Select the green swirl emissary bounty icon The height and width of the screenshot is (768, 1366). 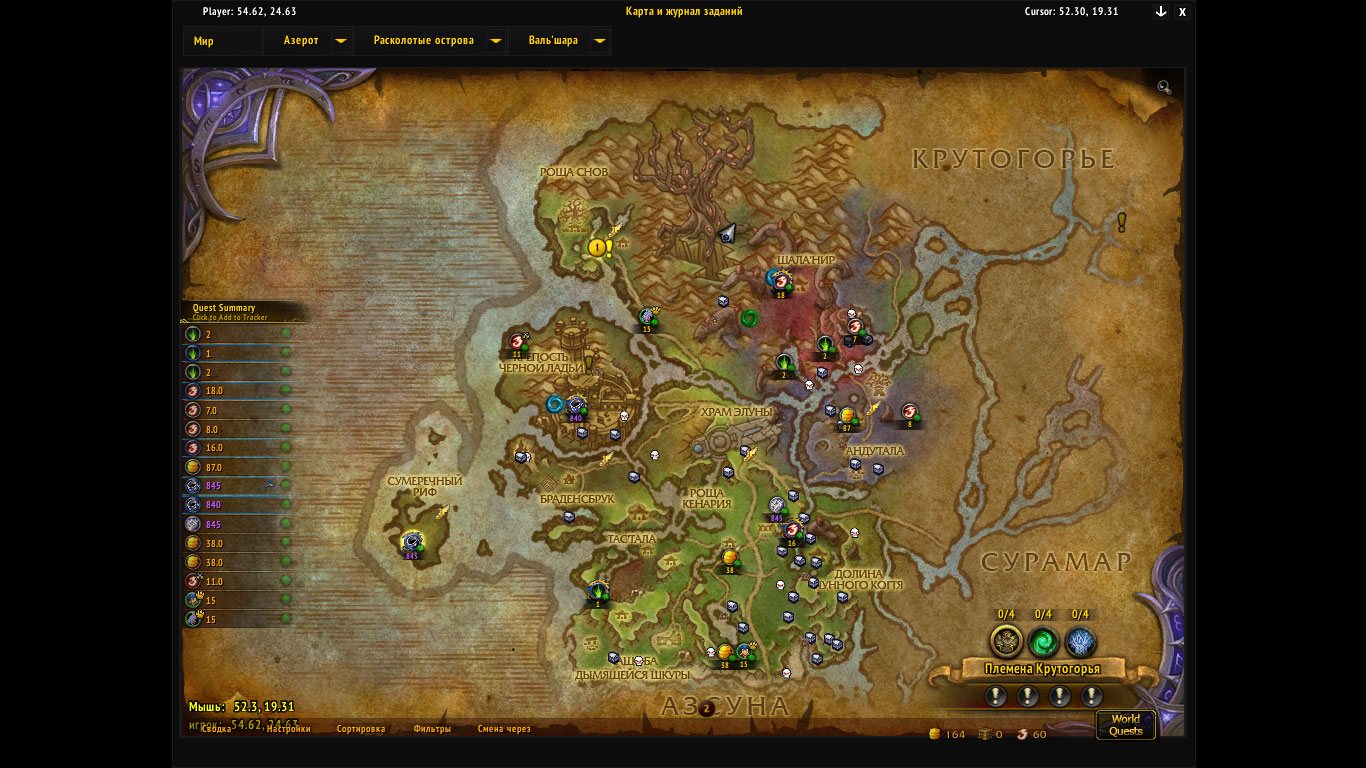coord(1043,641)
